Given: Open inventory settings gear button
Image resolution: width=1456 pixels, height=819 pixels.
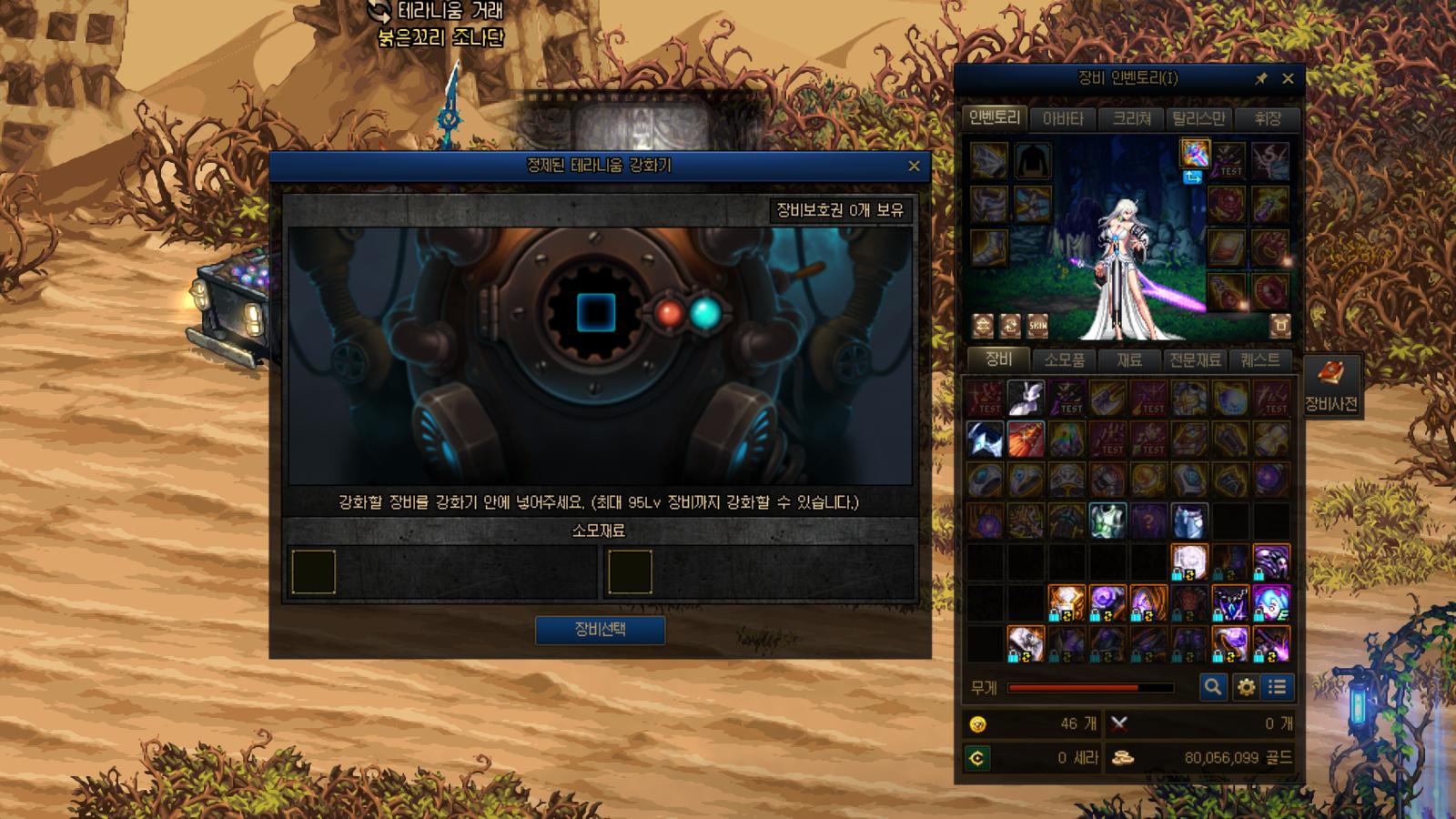Looking at the screenshot, I should coord(1246,687).
